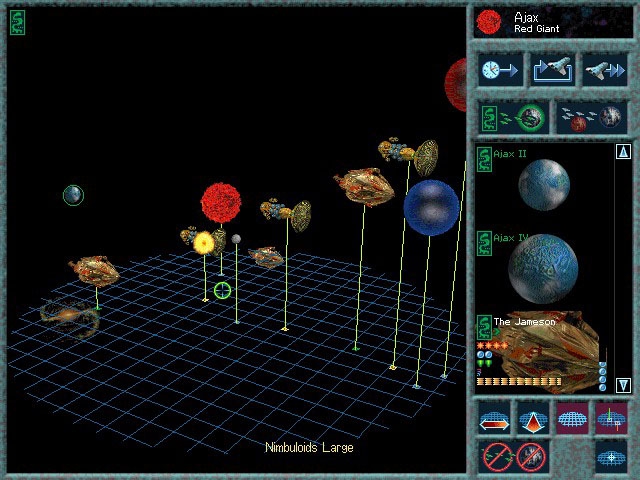Toggle the plain grid display button
The image size is (640, 480).
point(572,418)
